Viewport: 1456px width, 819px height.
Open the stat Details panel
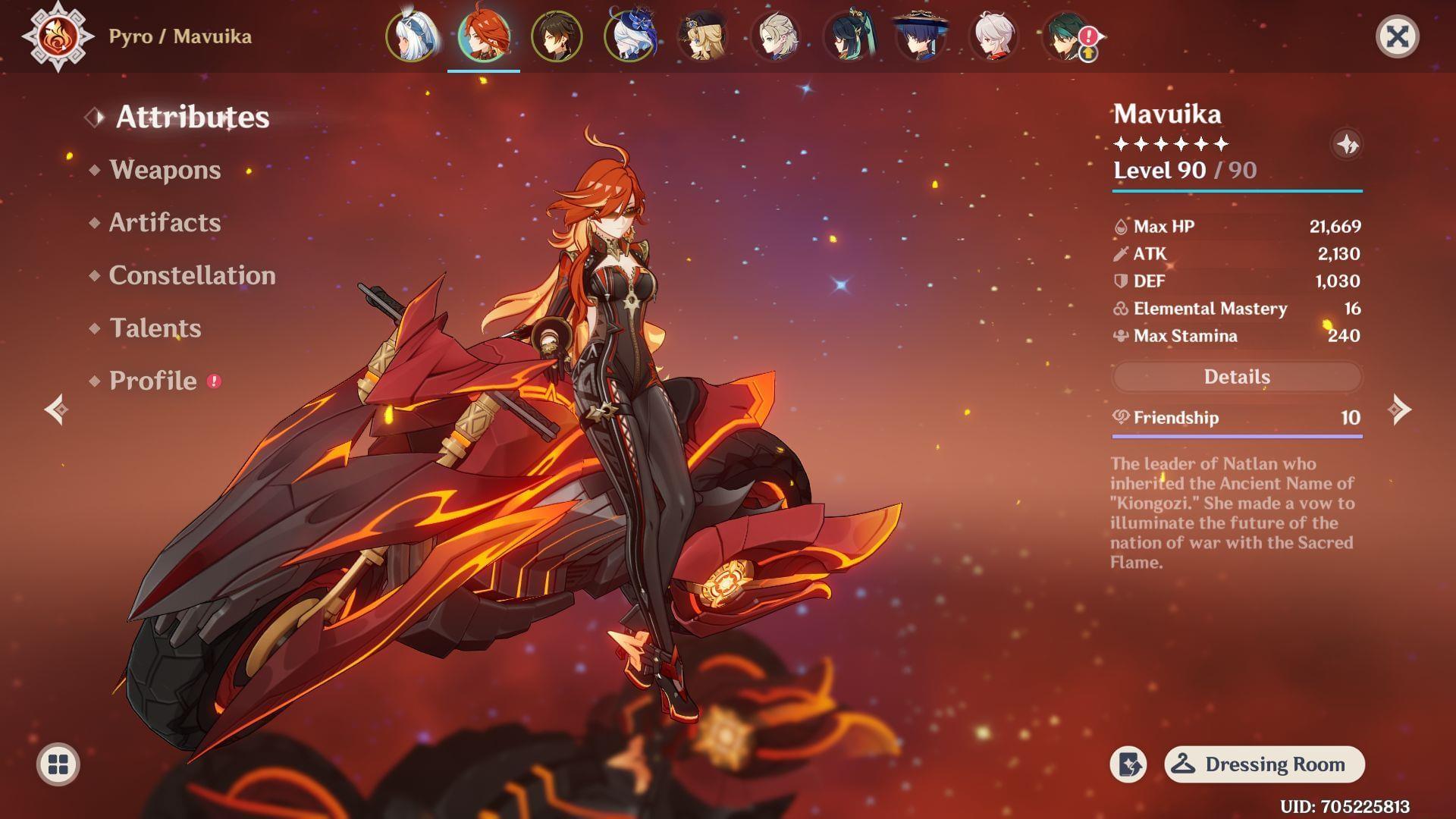coord(1237,377)
